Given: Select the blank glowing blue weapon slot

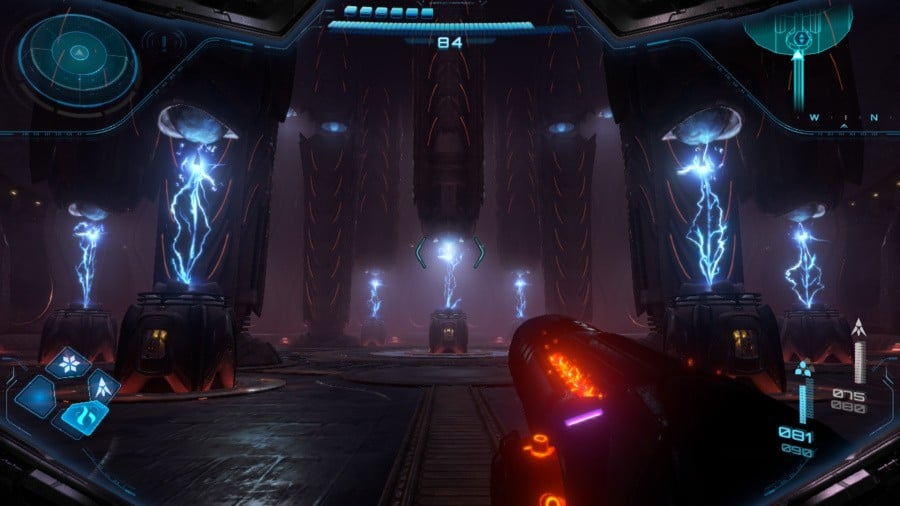Looking at the screenshot, I should (37, 396).
